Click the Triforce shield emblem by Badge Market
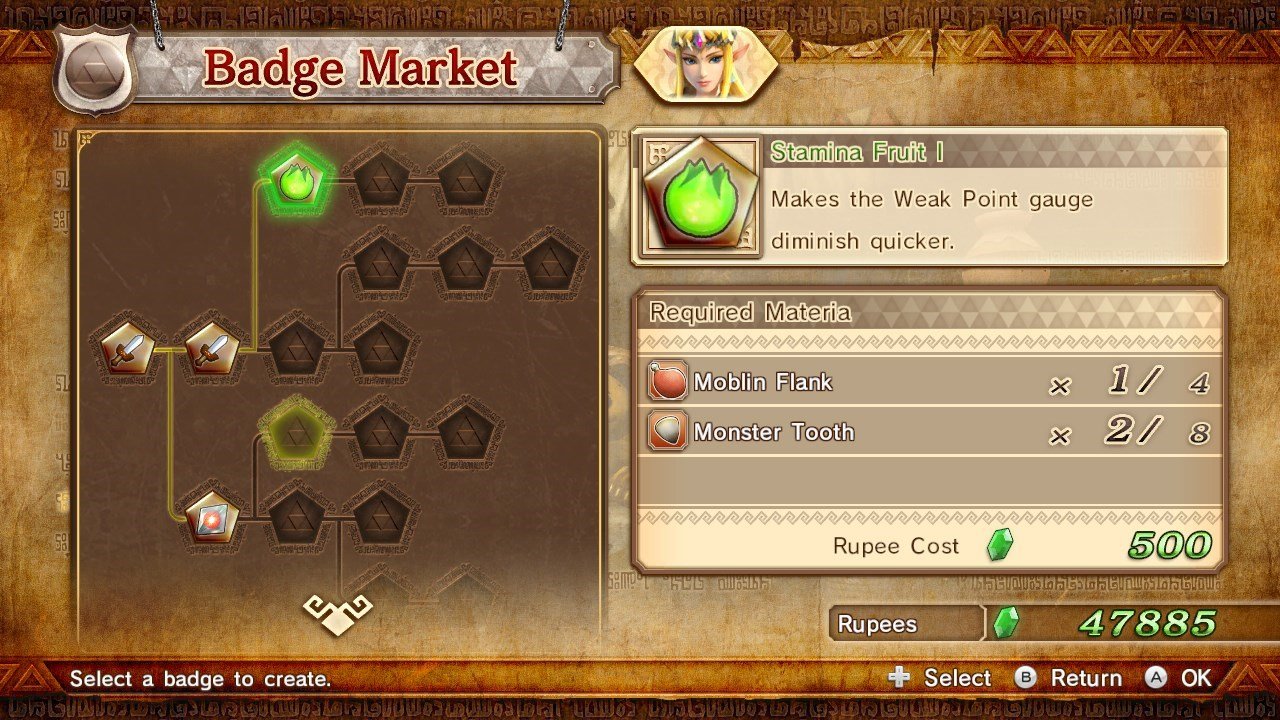The height and width of the screenshot is (720, 1280). coord(95,72)
